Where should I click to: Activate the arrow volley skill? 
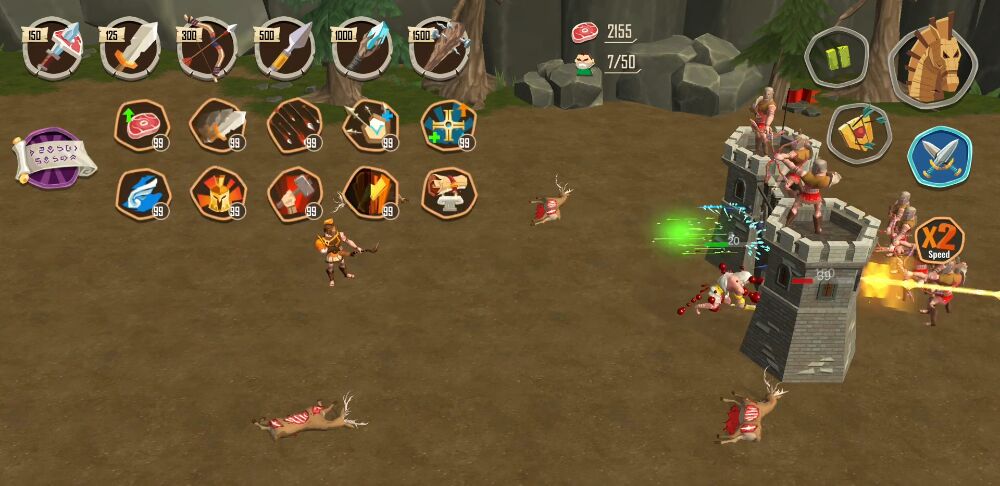(x=295, y=125)
